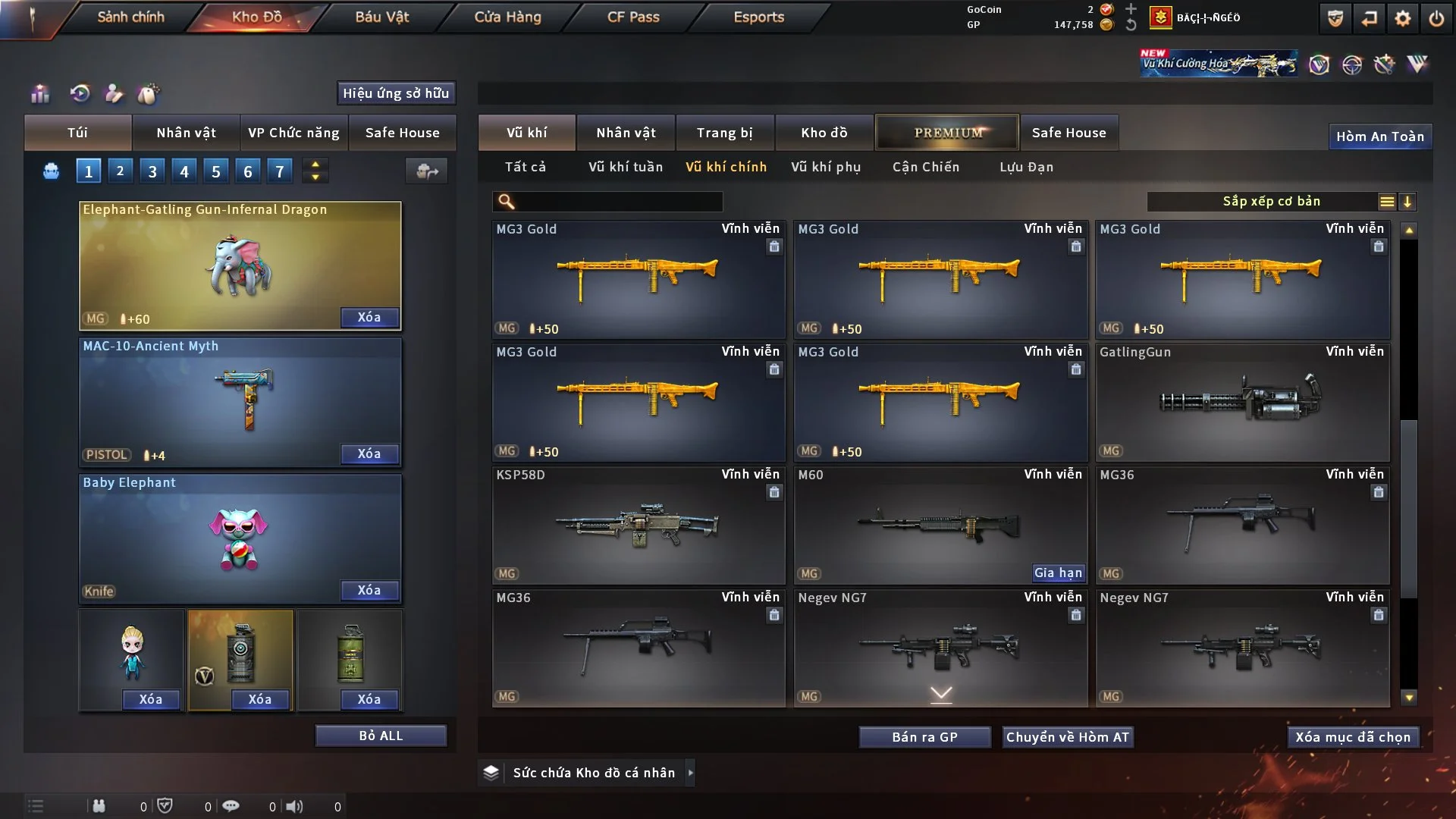Open the Hòm An Toàn safe box

pyautogui.click(x=1379, y=136)
